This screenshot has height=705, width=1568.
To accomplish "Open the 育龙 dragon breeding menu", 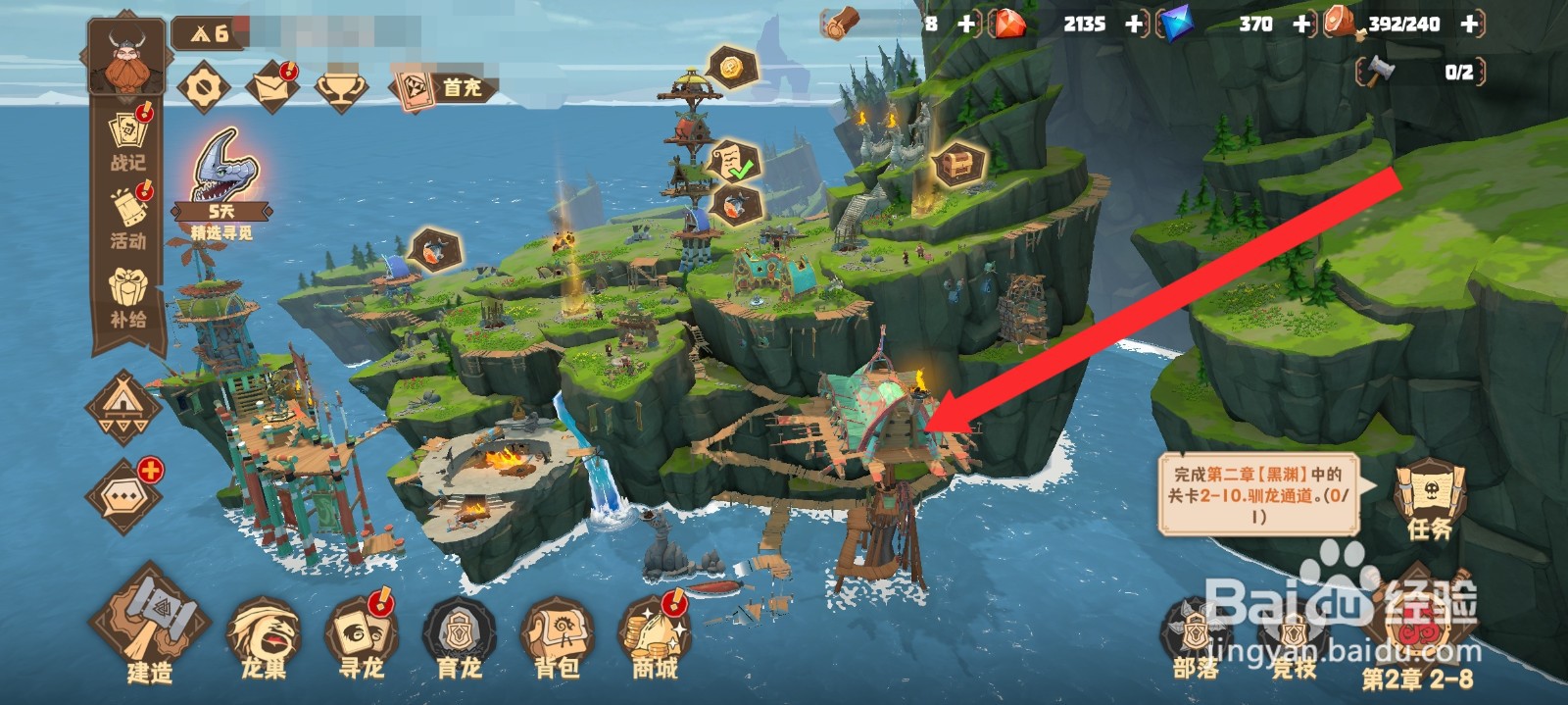I will pos(459,637).
